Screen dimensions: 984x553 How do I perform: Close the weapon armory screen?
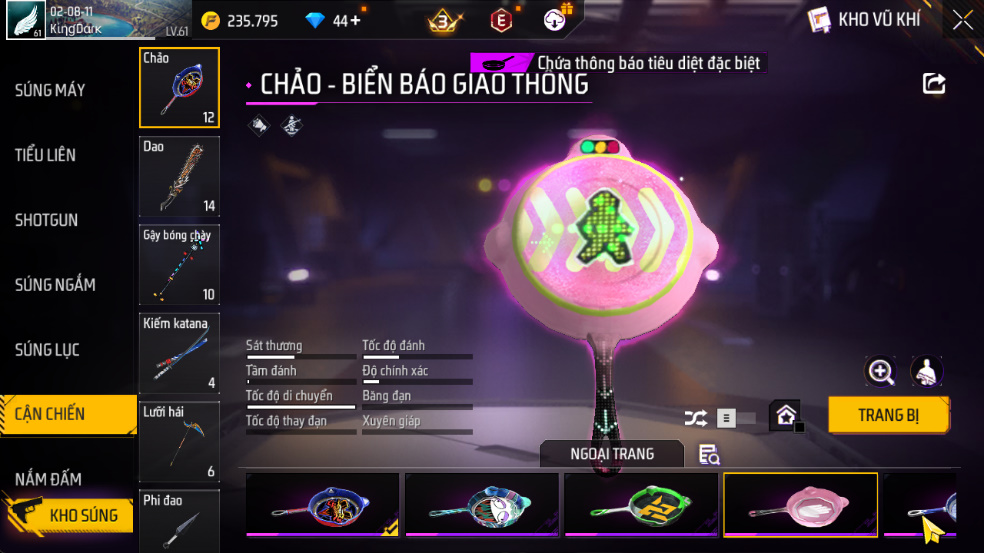(962, 20)
